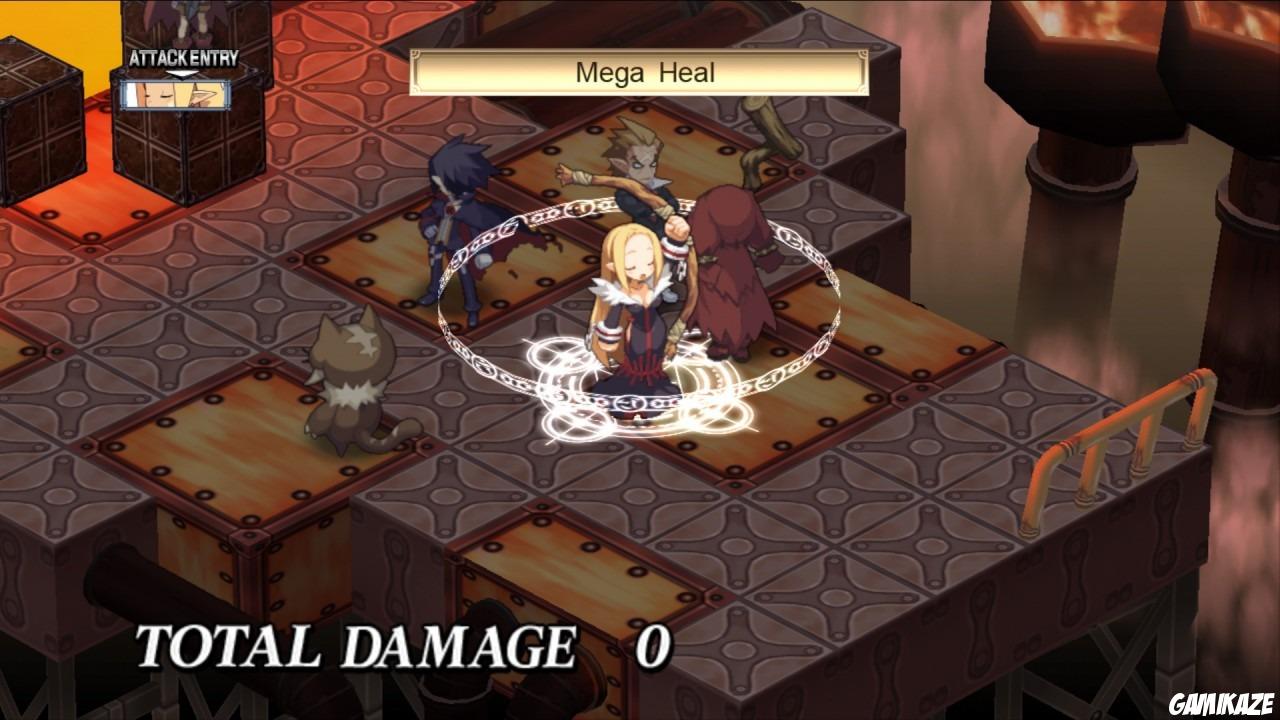The image size is (1280, 720).
Task: Open the Attack Entry header label
Action: click(x=185, y=58)
